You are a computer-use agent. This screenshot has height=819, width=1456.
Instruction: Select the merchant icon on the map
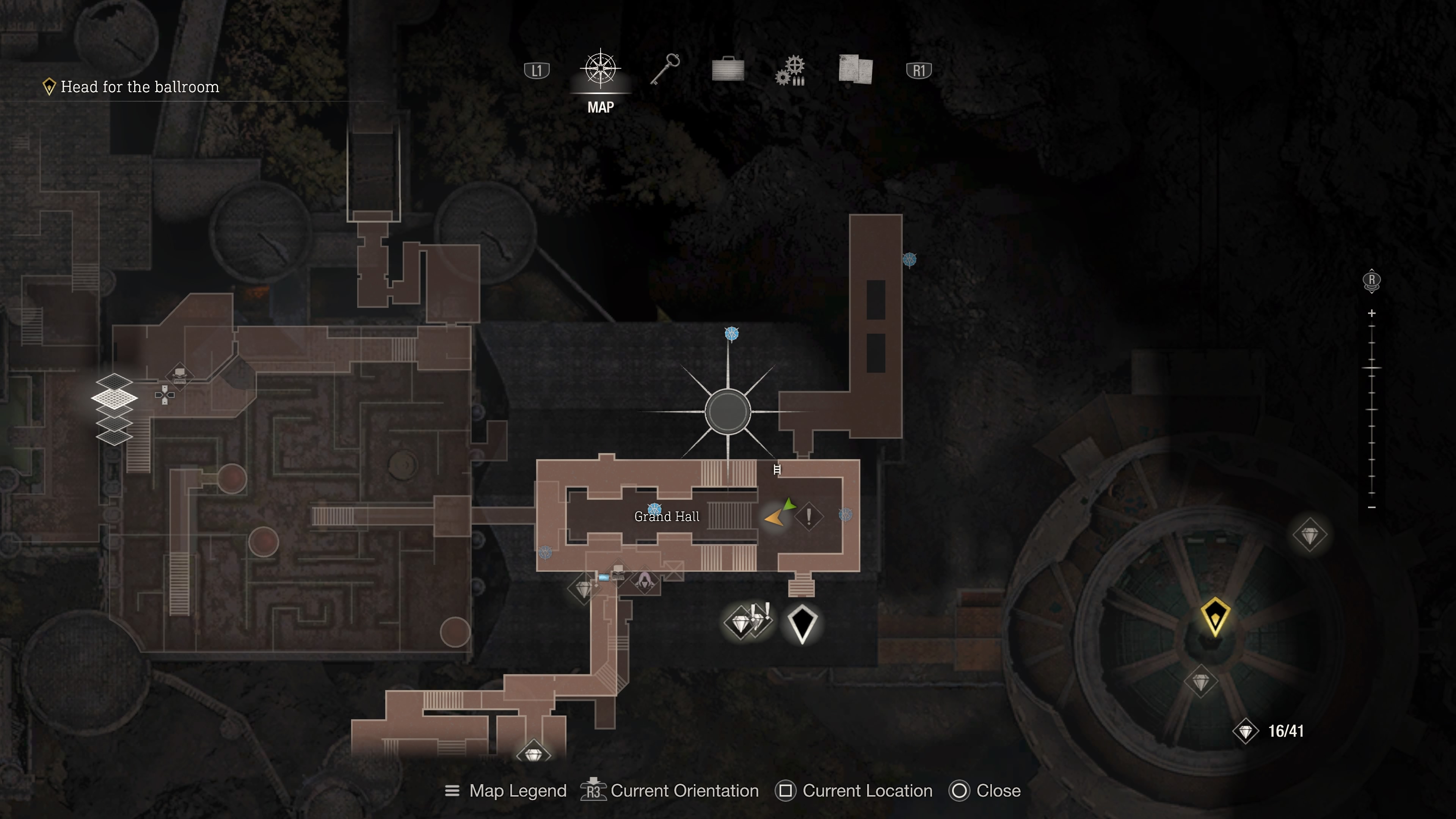644,581
